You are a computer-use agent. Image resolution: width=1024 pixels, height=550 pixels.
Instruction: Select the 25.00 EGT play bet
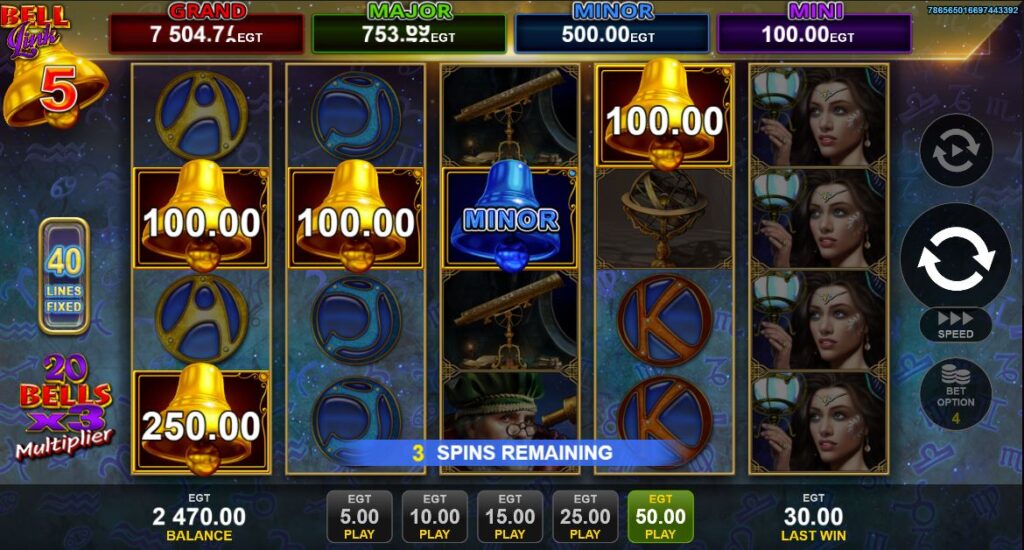(585, 517)
